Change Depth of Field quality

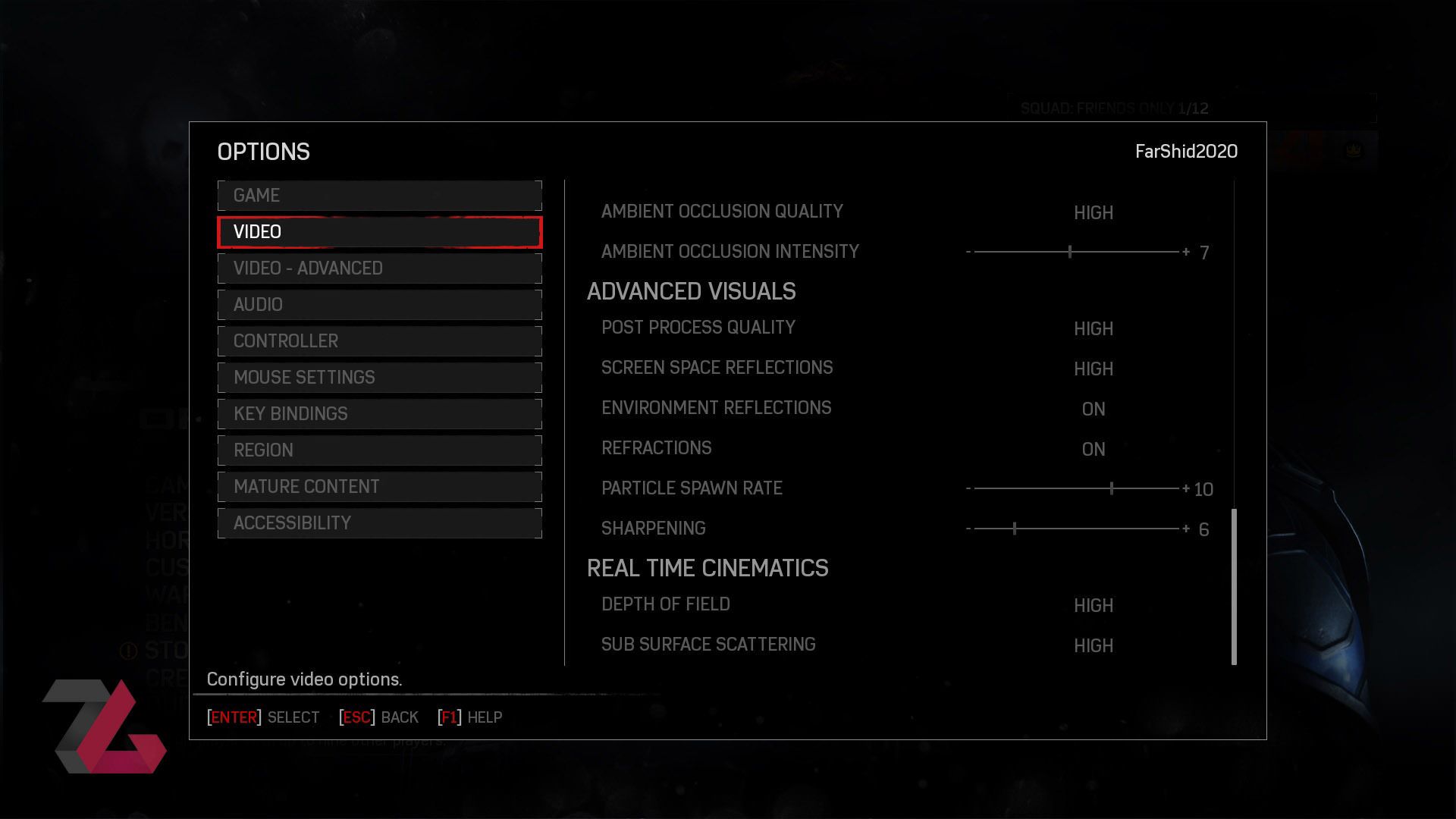tap(1093, 606)
